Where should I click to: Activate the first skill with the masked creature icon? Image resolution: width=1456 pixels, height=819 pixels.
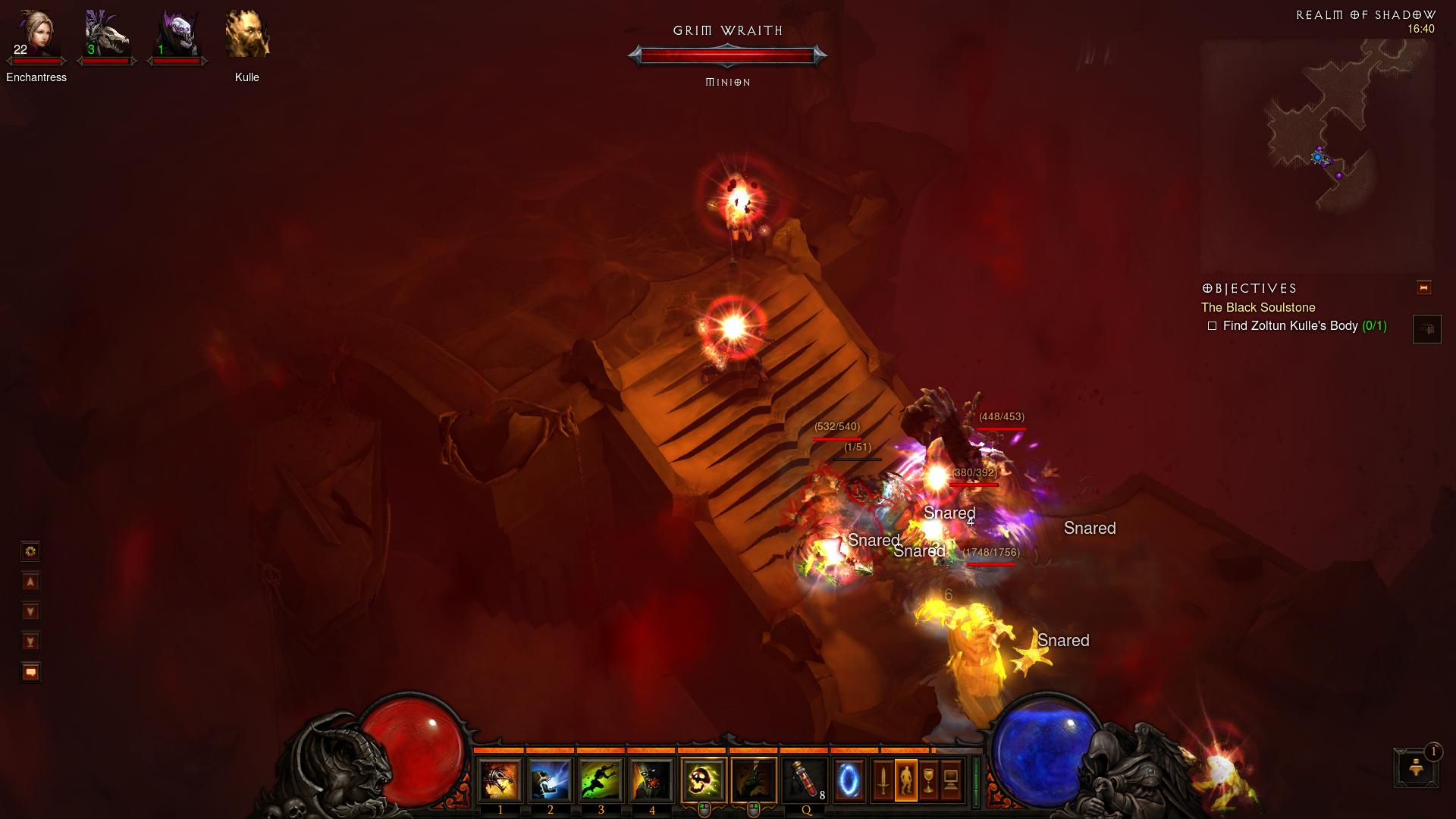pyautogui.click(x=500, y=780)
